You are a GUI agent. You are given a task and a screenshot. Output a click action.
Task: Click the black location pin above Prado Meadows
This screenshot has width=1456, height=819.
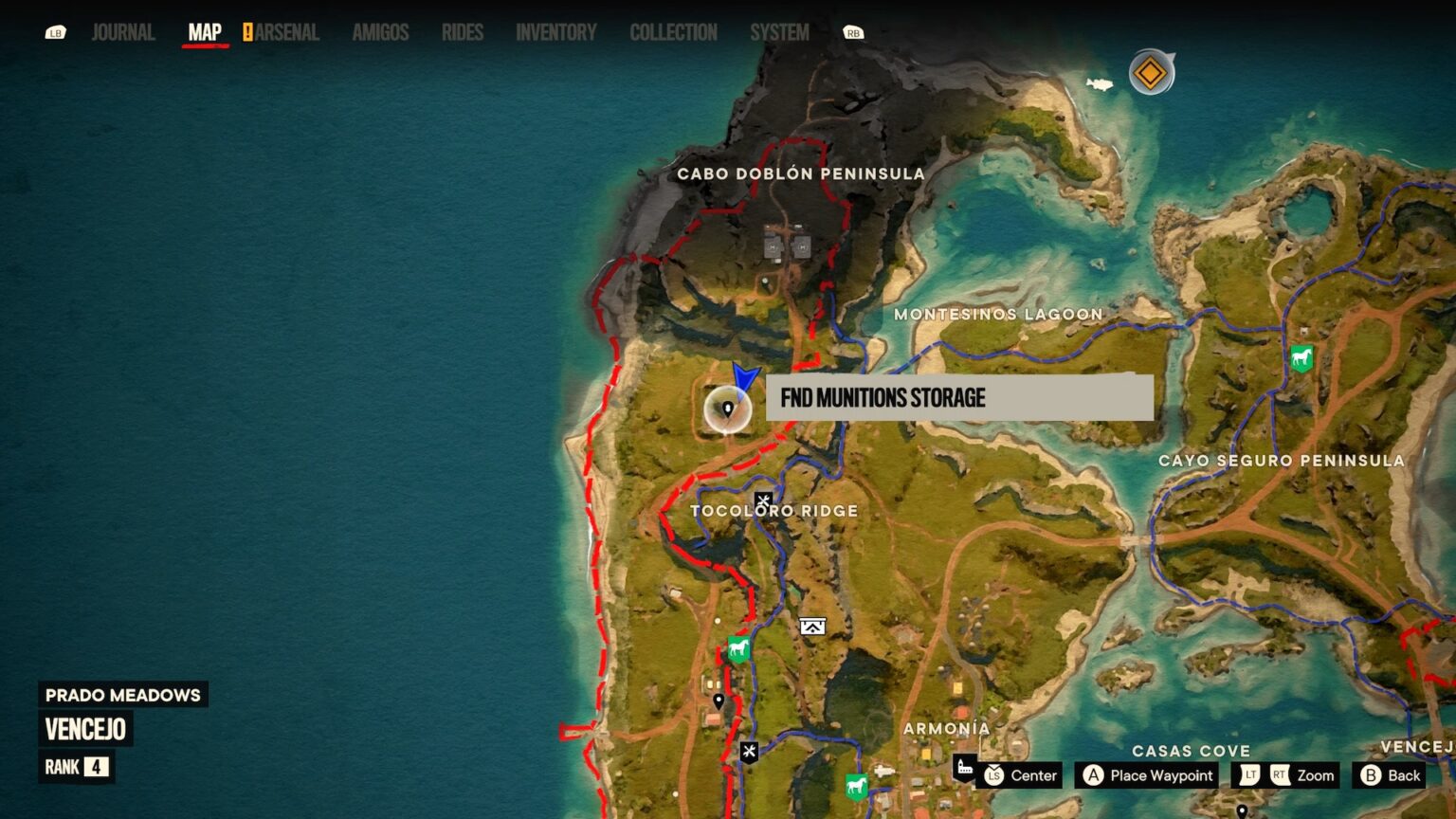click(x=718, y=701)
